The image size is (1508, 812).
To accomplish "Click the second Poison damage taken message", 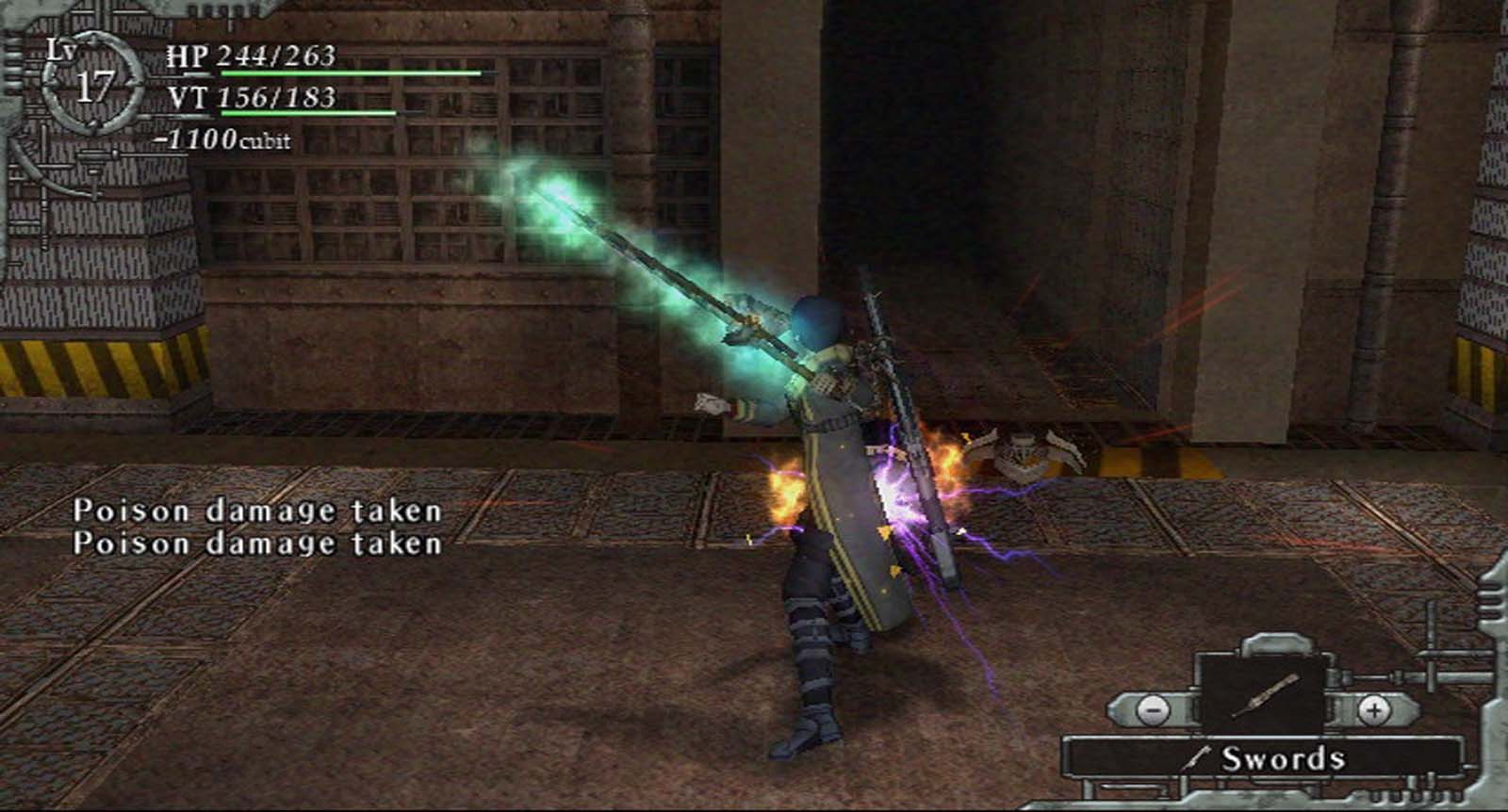I will pos(259,544).
